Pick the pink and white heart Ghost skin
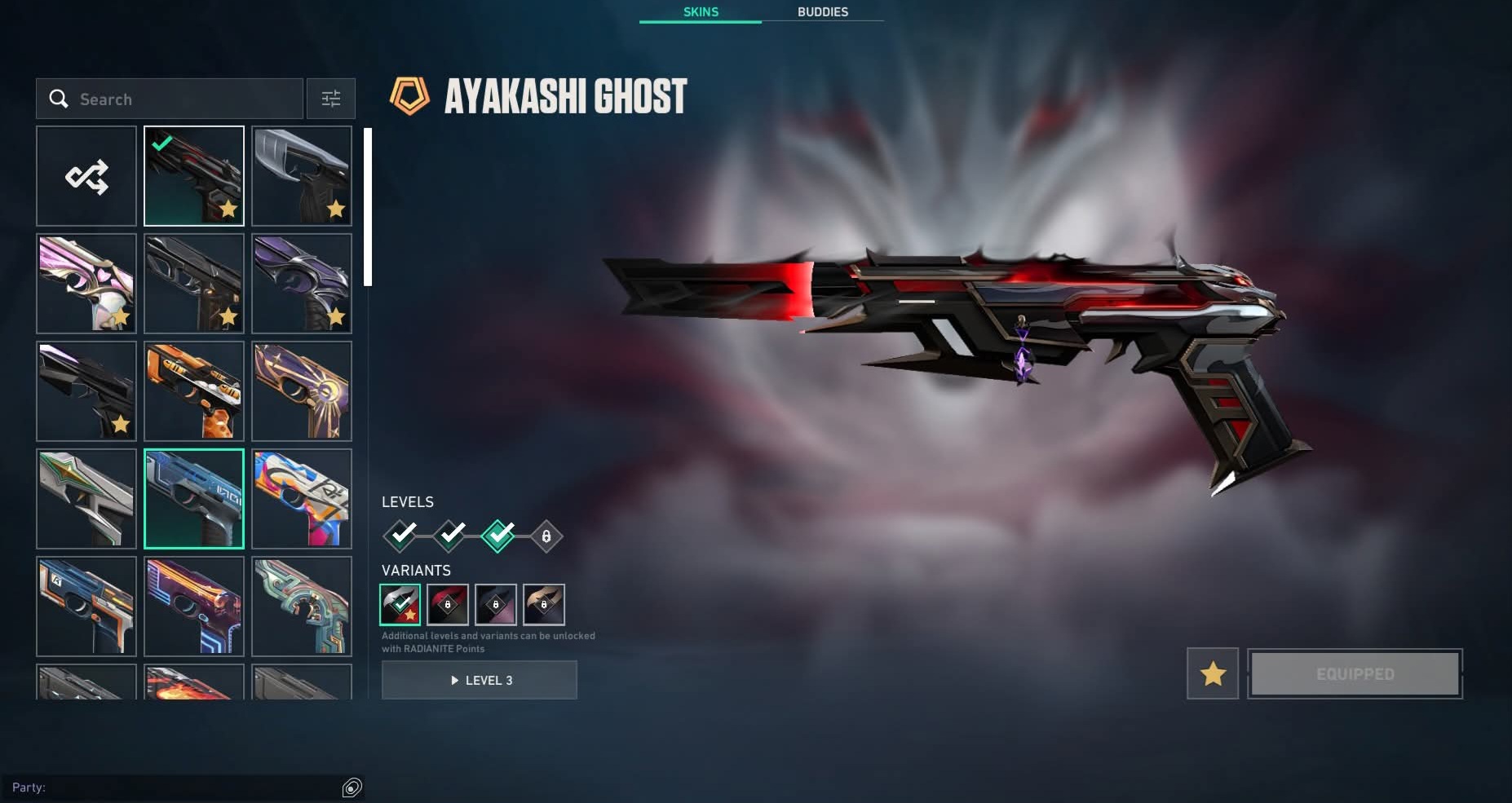The width and height of the screenshot is (1512, 803). pyautogui.click(x=86, y=284)
